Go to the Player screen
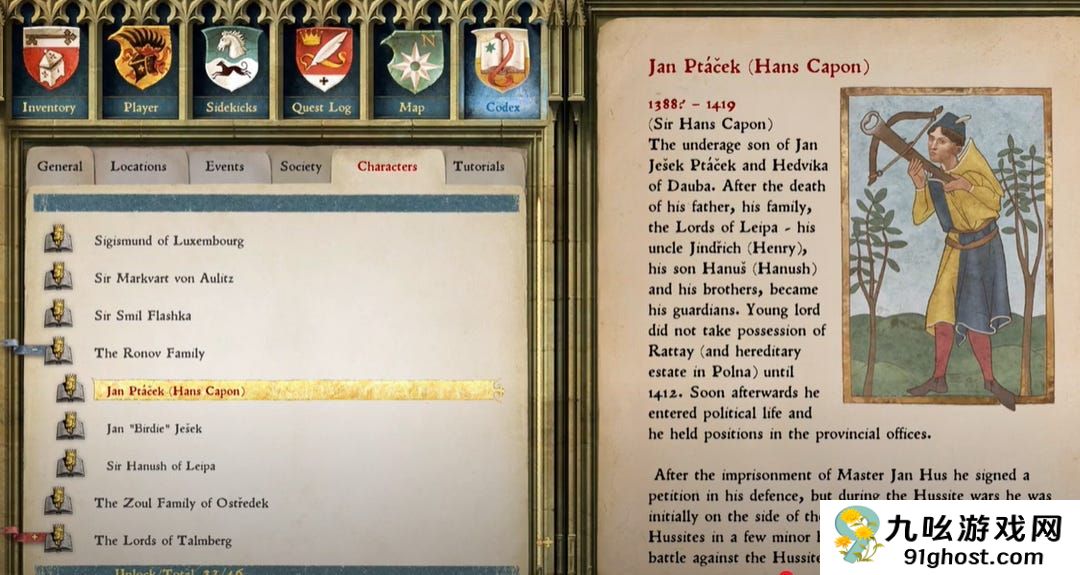 point(140,71)
